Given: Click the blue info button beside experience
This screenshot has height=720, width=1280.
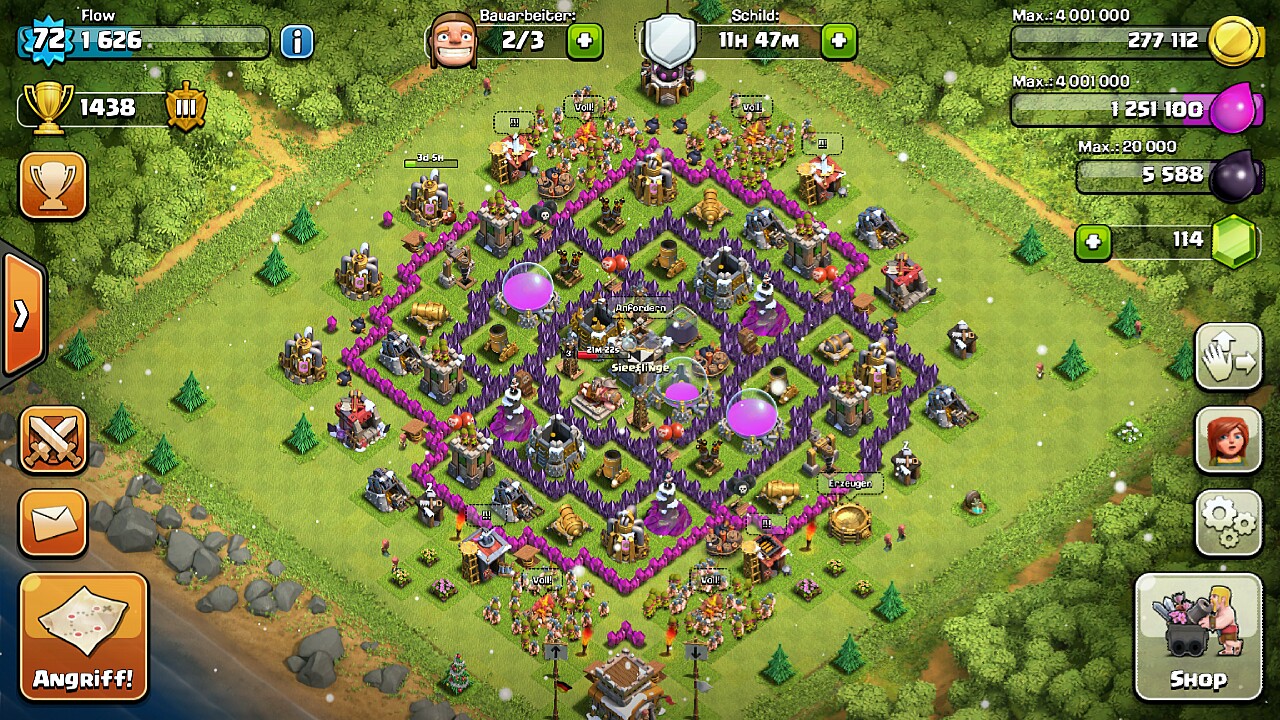Looking at the screenshot, I should [x=296, y=42].
